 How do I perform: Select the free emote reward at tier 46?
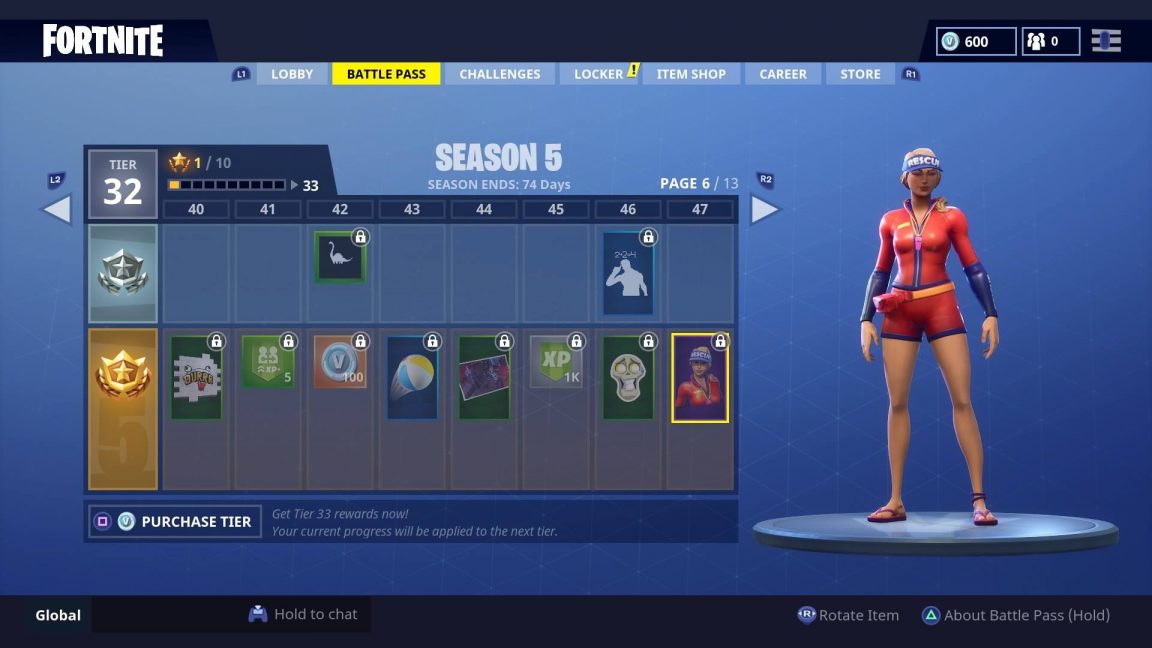(x=628, y=273)
